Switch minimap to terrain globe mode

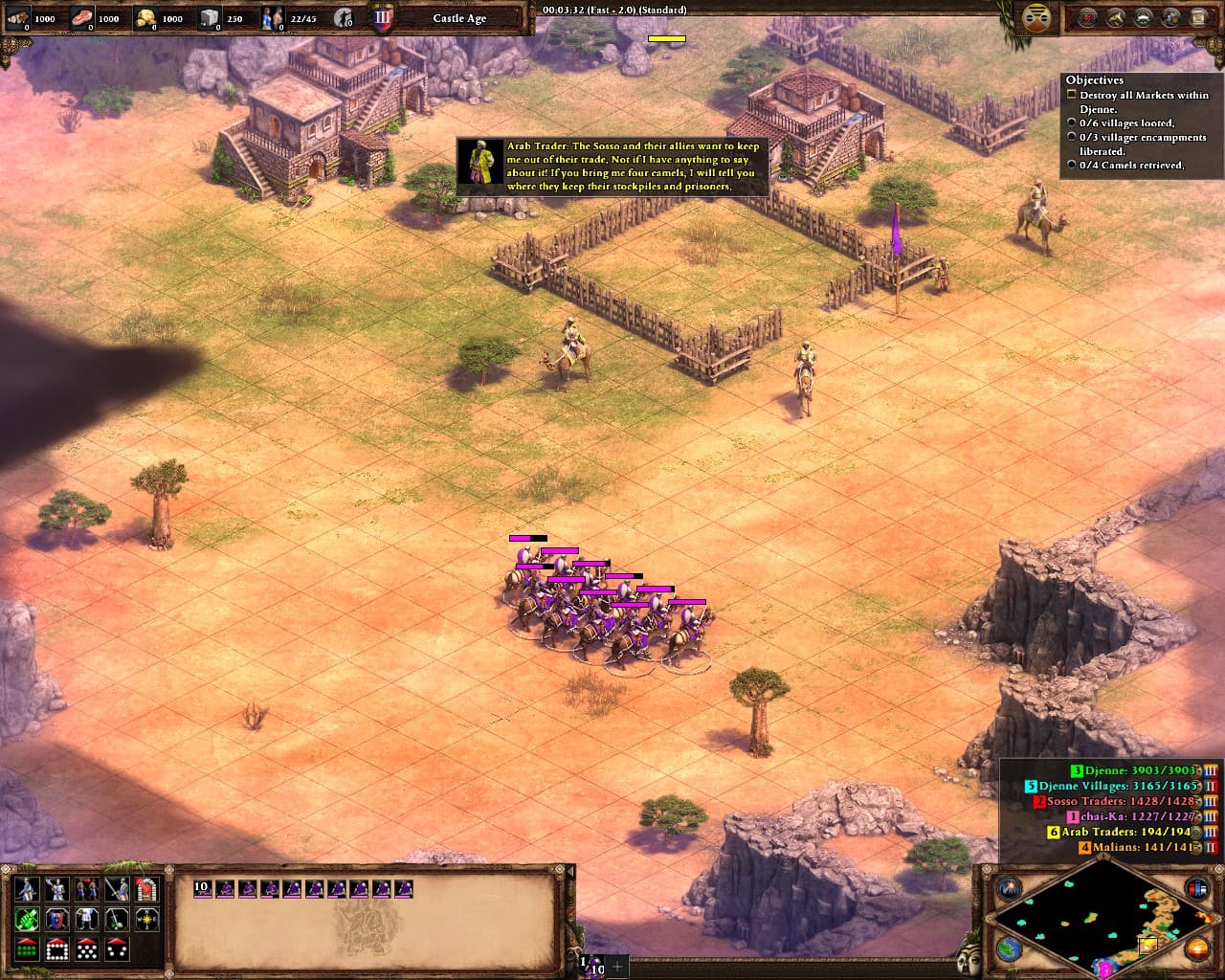(x=1010, y=948)
